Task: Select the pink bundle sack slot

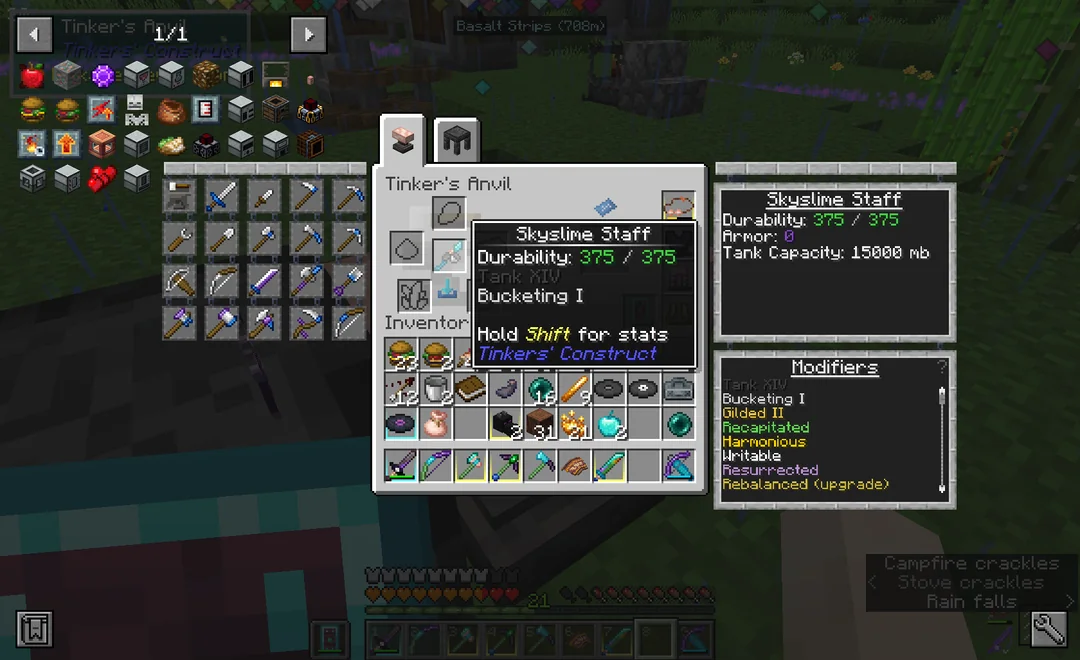Action: (x=433, y=424)
